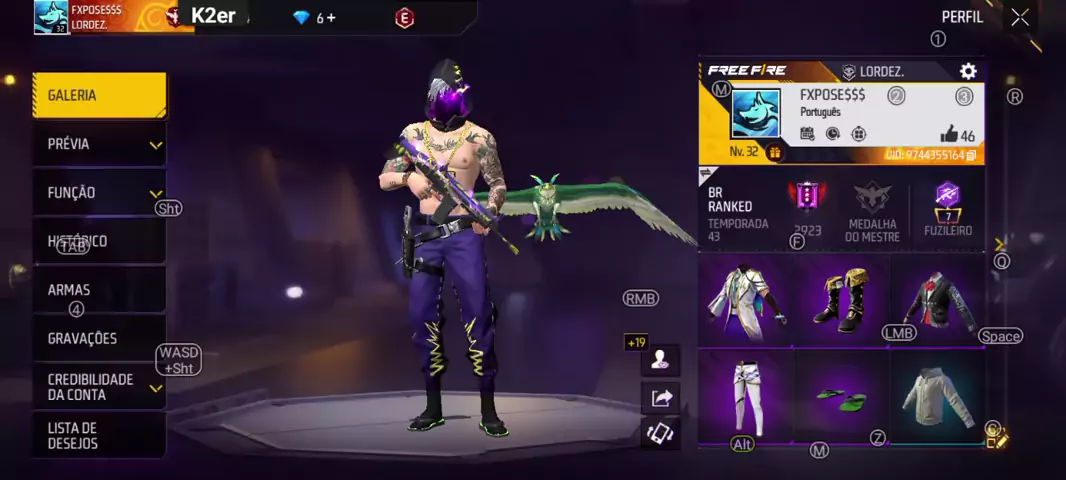Click the wolf profile avatar
This screenshot has height=480, width=1066.
pyautogui.click(x=755, y=113)
